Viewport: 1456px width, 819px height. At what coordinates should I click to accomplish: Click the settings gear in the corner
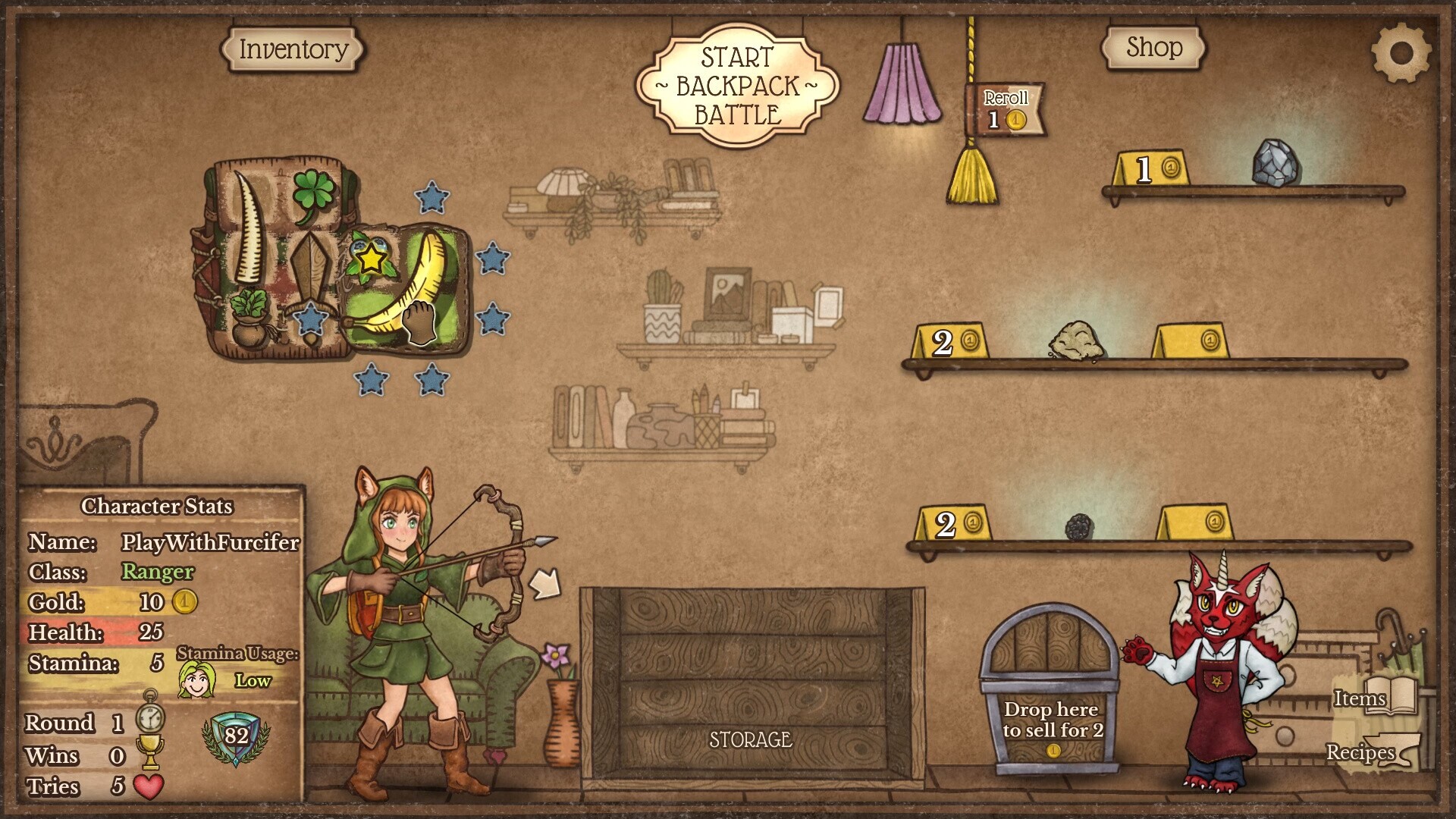(1404, 52)
